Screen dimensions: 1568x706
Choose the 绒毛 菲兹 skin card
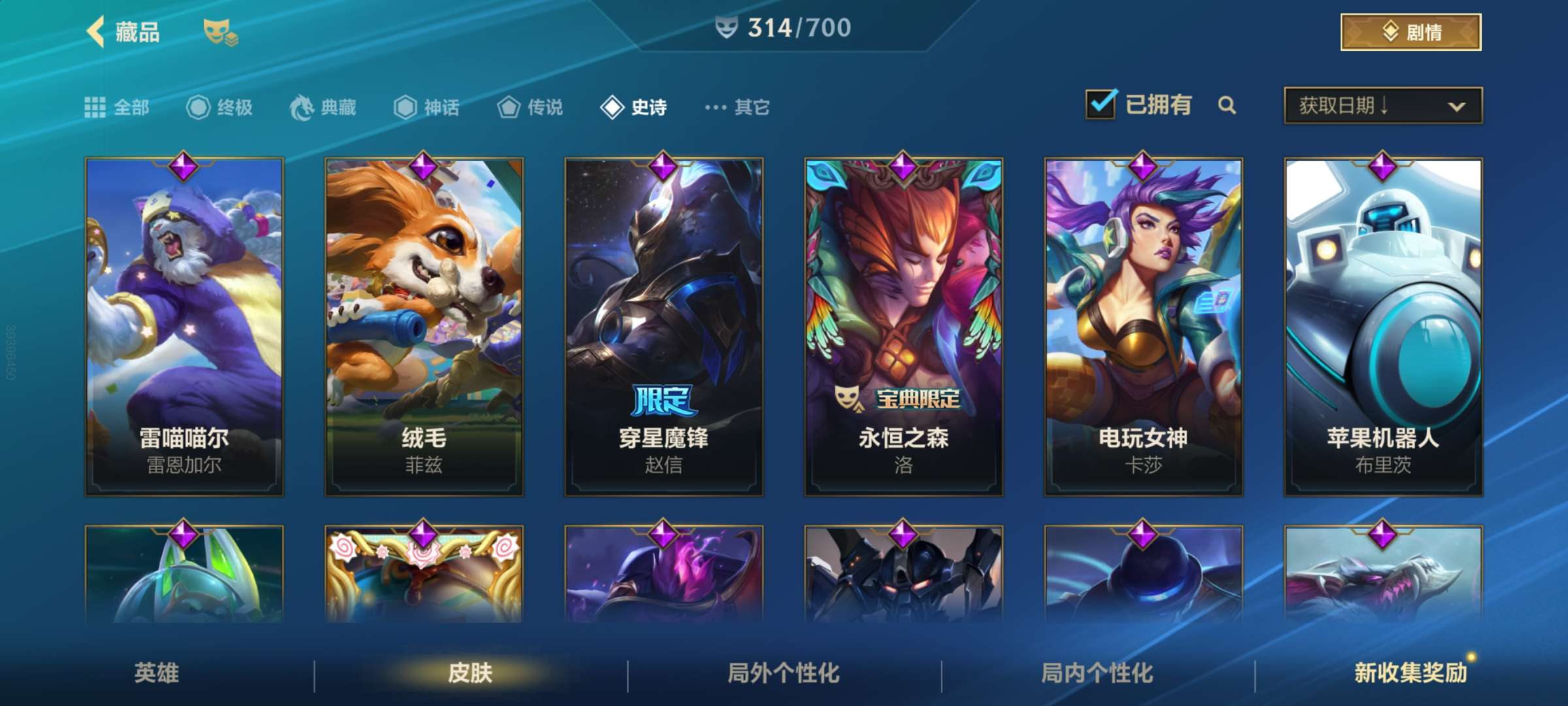click(x=424, y=327)
